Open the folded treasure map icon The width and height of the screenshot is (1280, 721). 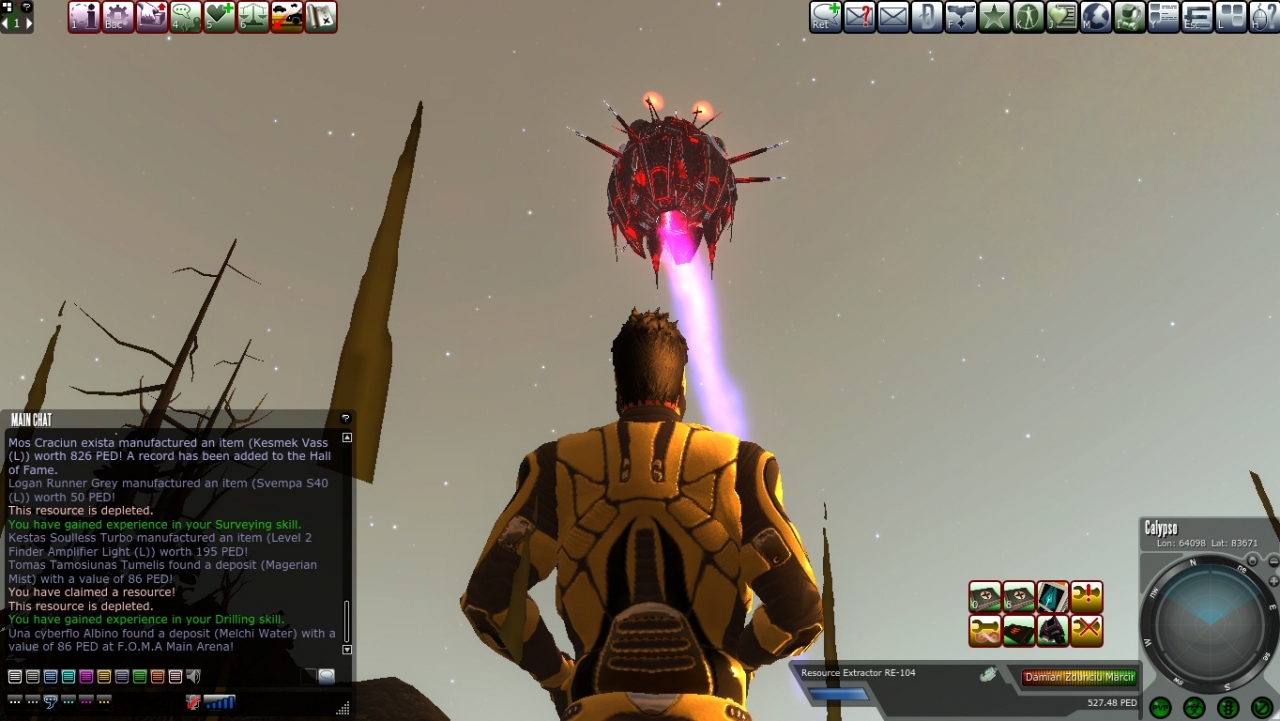[321, 17]
